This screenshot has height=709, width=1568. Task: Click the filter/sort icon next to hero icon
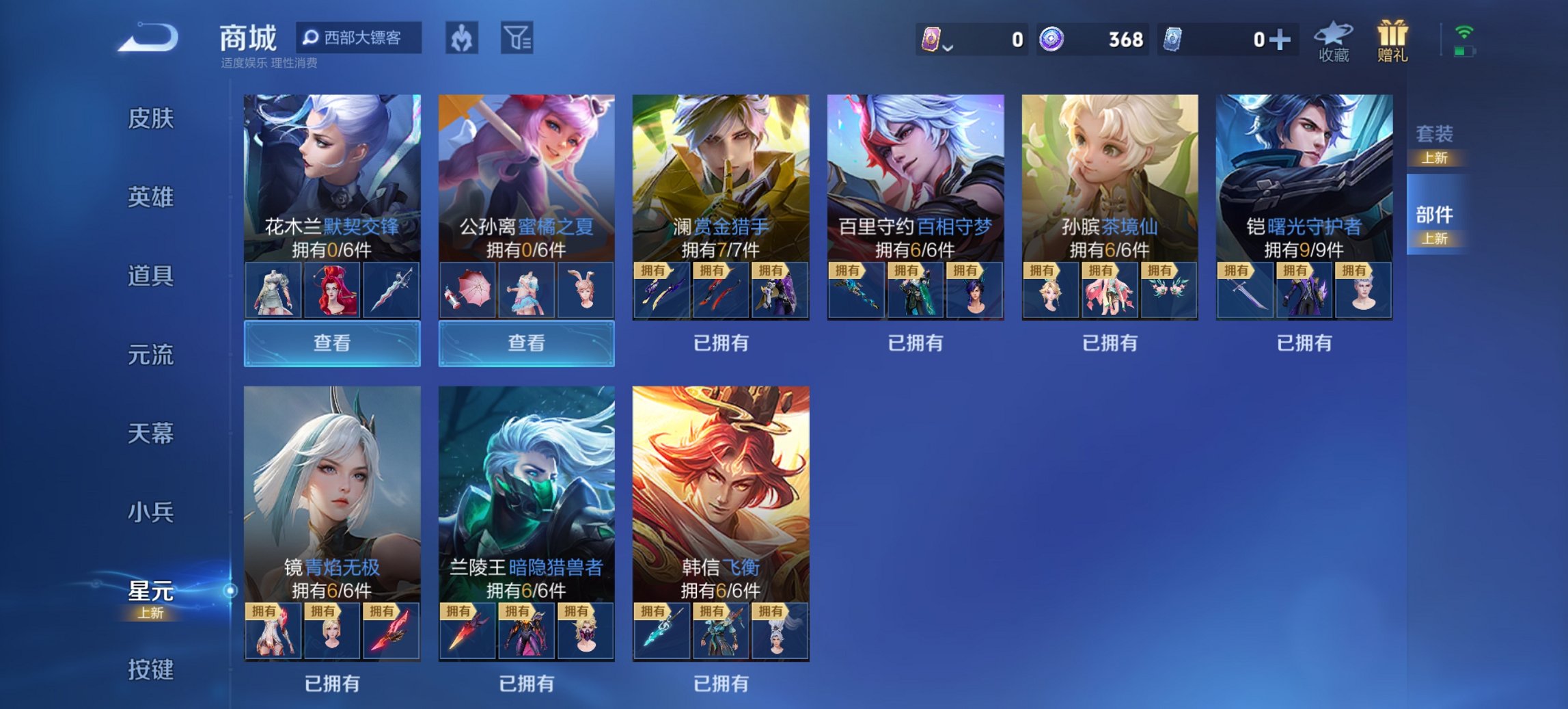pyautogui.click(x=517, y=39)
